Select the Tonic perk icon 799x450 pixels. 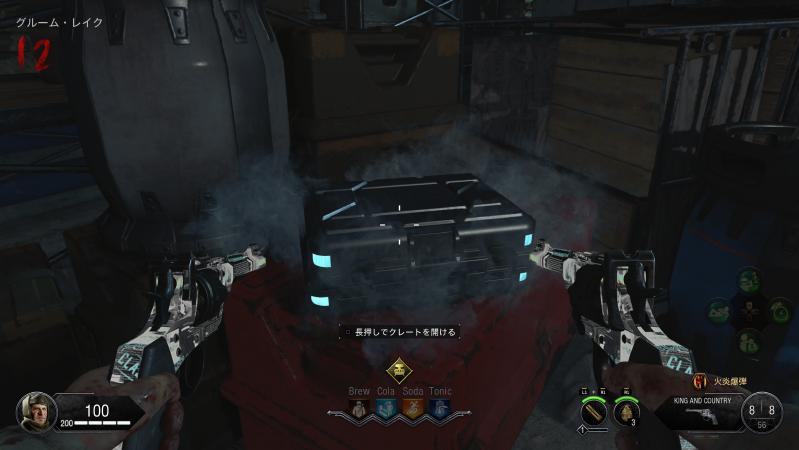point(439,407)
